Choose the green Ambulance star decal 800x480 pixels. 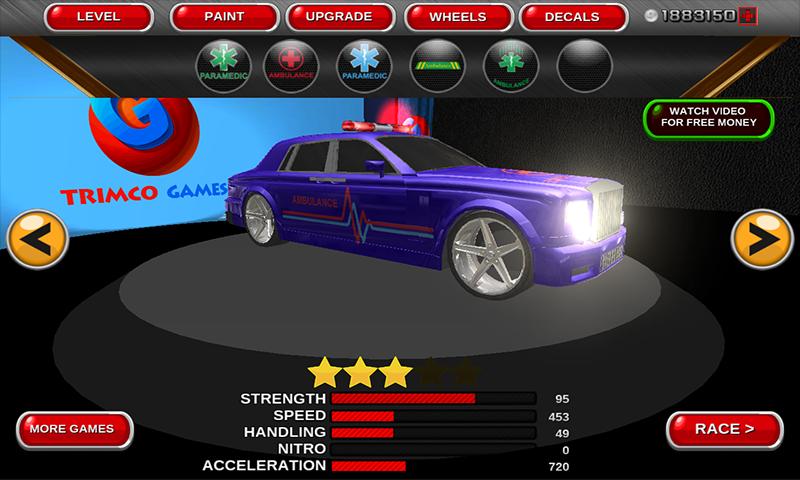point(510,66)
